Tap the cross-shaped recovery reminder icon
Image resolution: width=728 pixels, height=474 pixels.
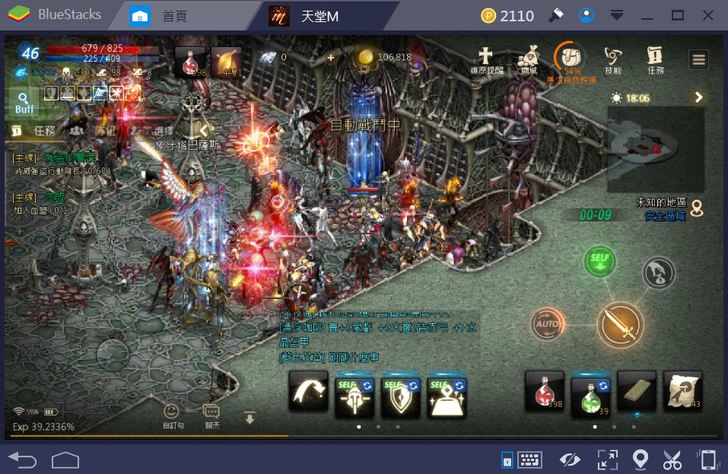click(487, 59)
